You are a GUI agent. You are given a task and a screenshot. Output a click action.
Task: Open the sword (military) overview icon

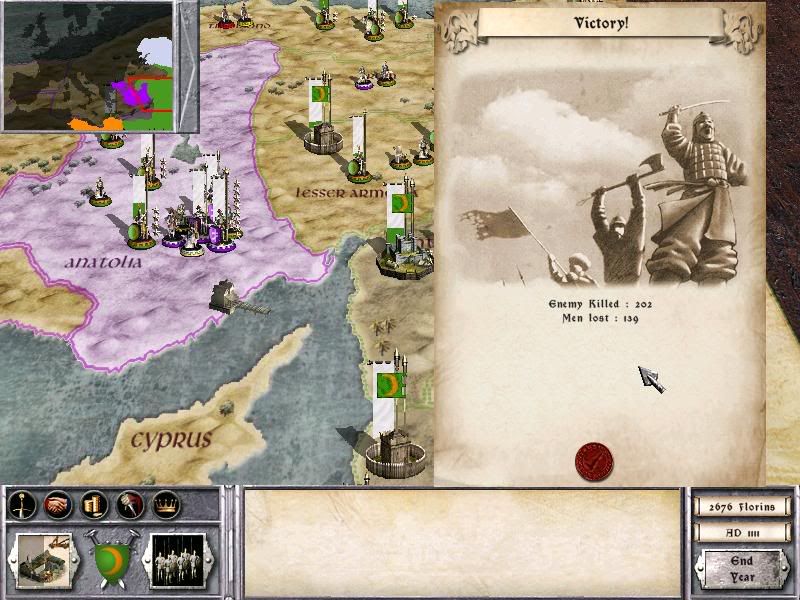tap(21, 506)
